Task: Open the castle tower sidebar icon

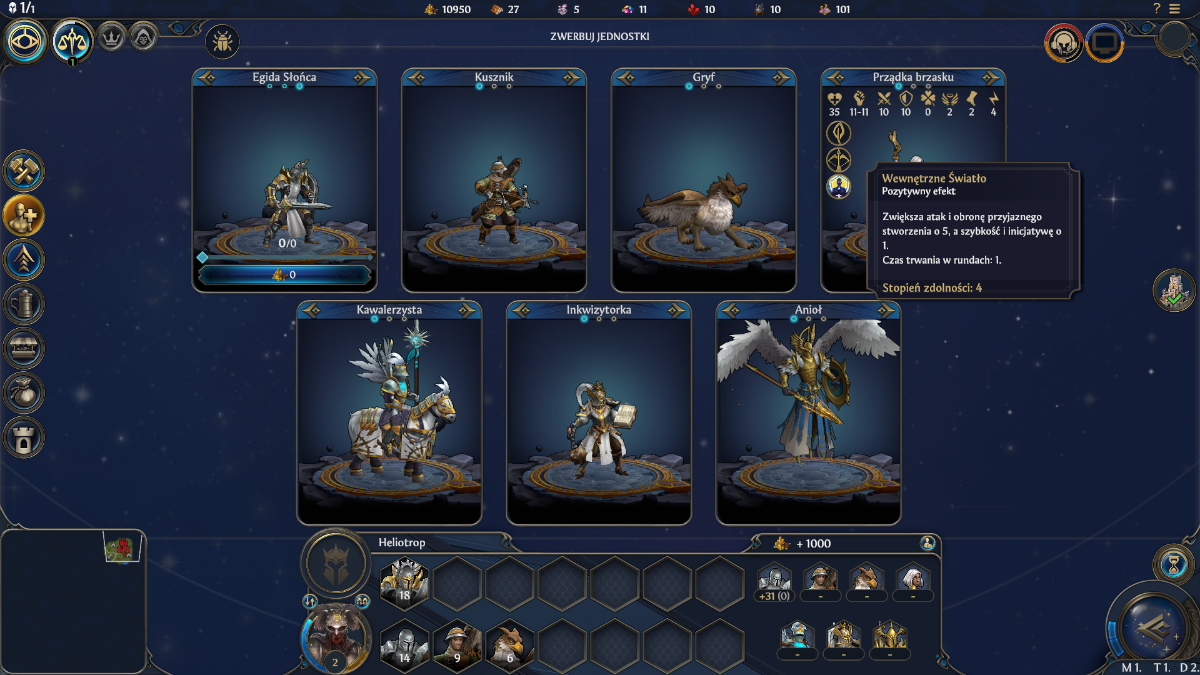Action: pyautogui.click(x=23, y=437)
